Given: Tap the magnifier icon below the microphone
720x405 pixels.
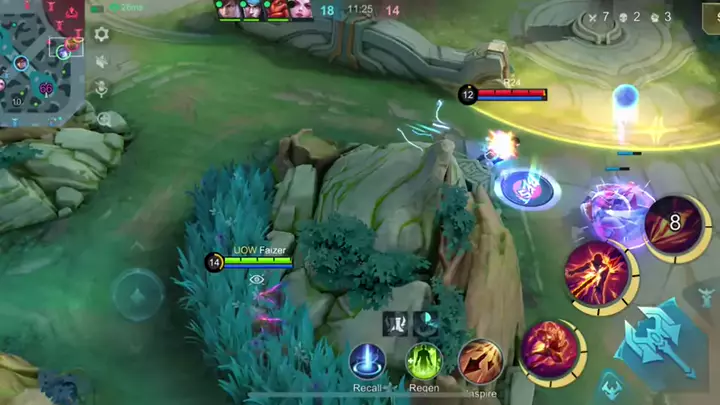Looking at the screenshot, I should point(103,118).
